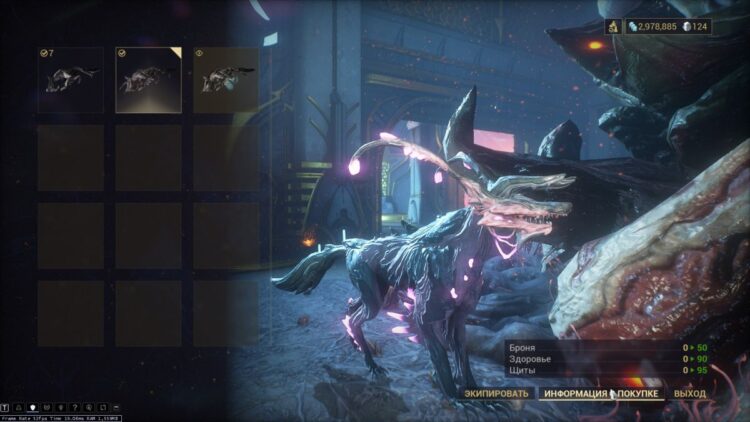The width and height of the screenshot is (750, 422).
Task: Select the question mark chat tab
Action: [75, 408]
